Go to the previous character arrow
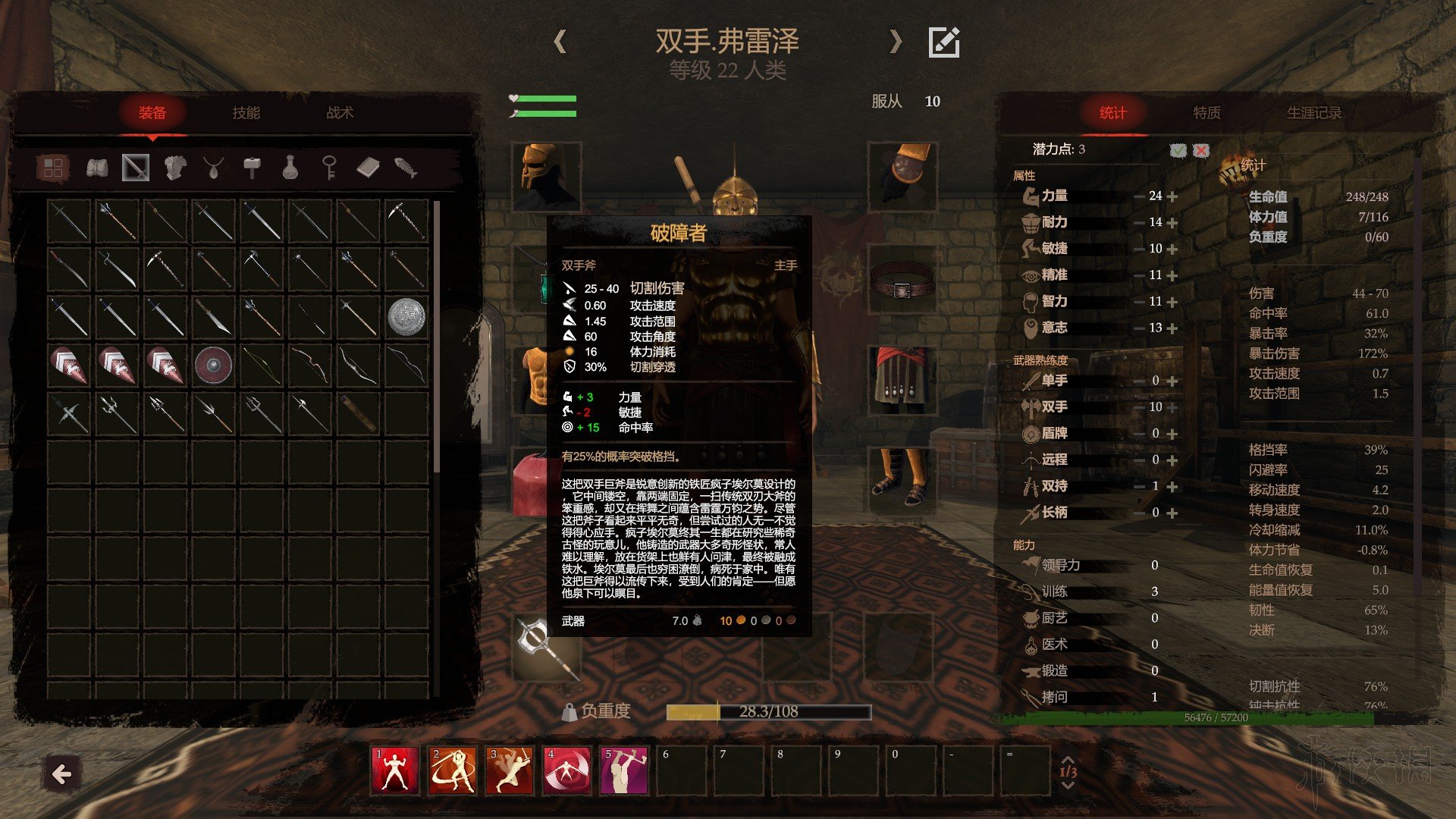The width and height of the screenshot is (1456, 819). pos(560,41)
